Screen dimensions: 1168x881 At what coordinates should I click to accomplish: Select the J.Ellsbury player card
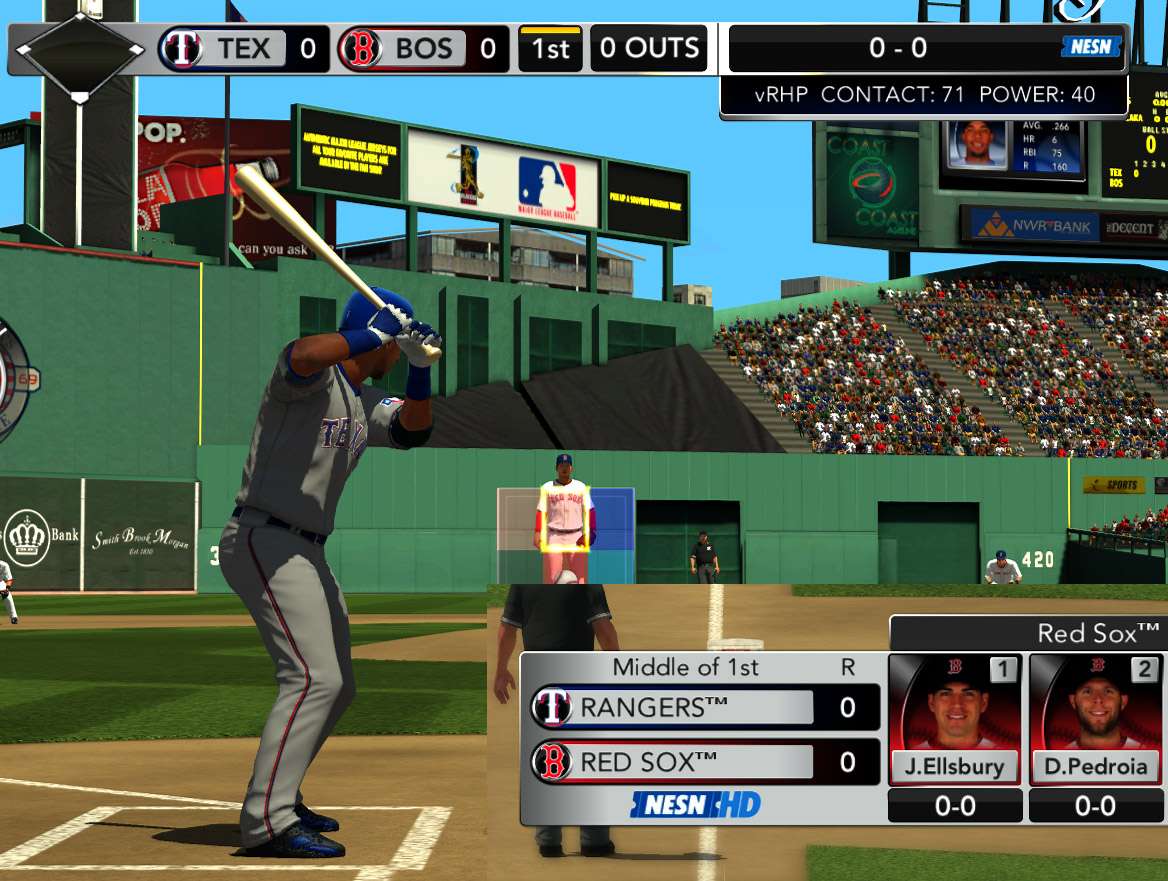[955, 720]
